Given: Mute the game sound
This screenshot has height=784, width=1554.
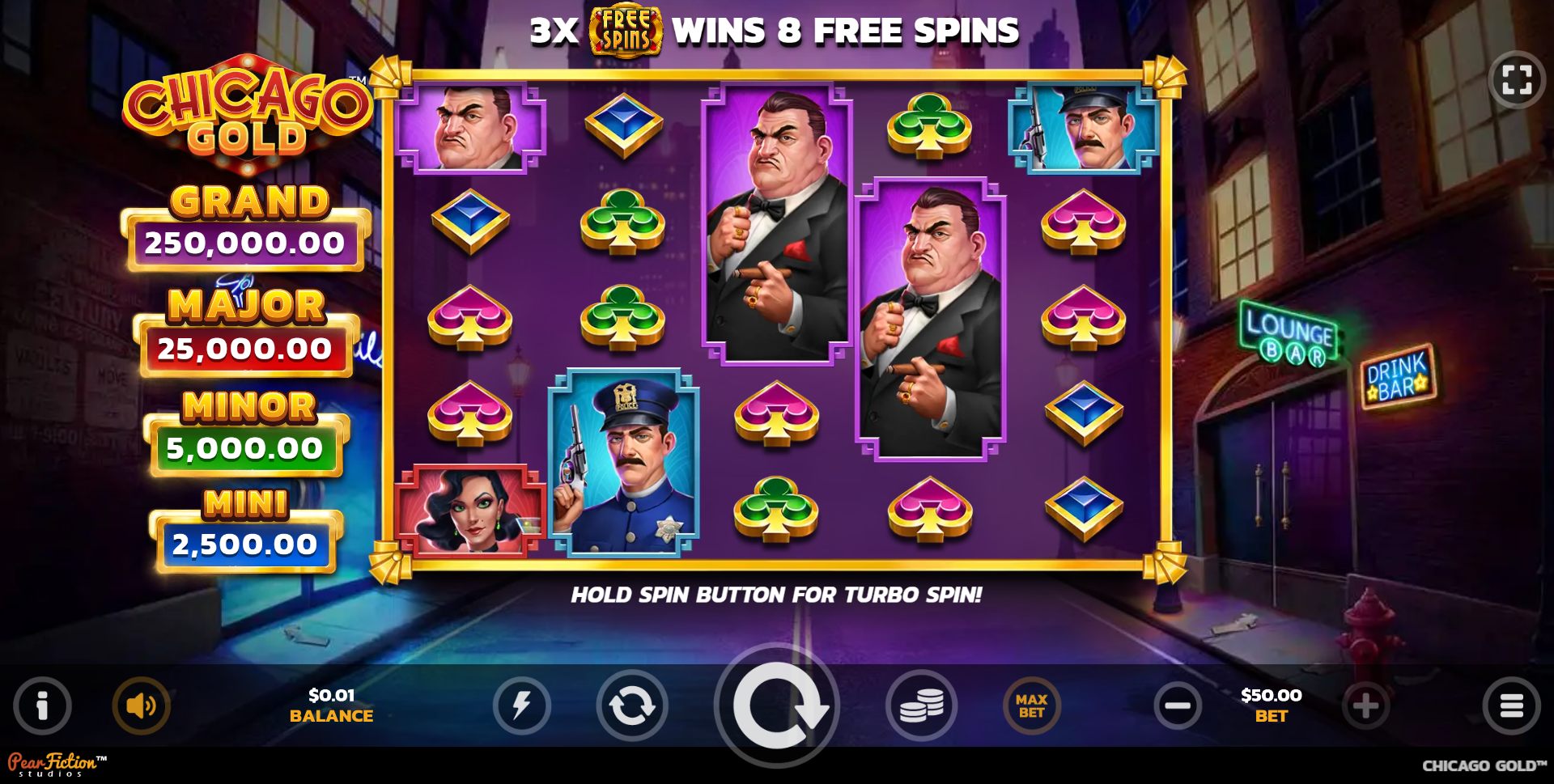Looking at the screenshot, I should pyautogui.click(x=141, y=706).
